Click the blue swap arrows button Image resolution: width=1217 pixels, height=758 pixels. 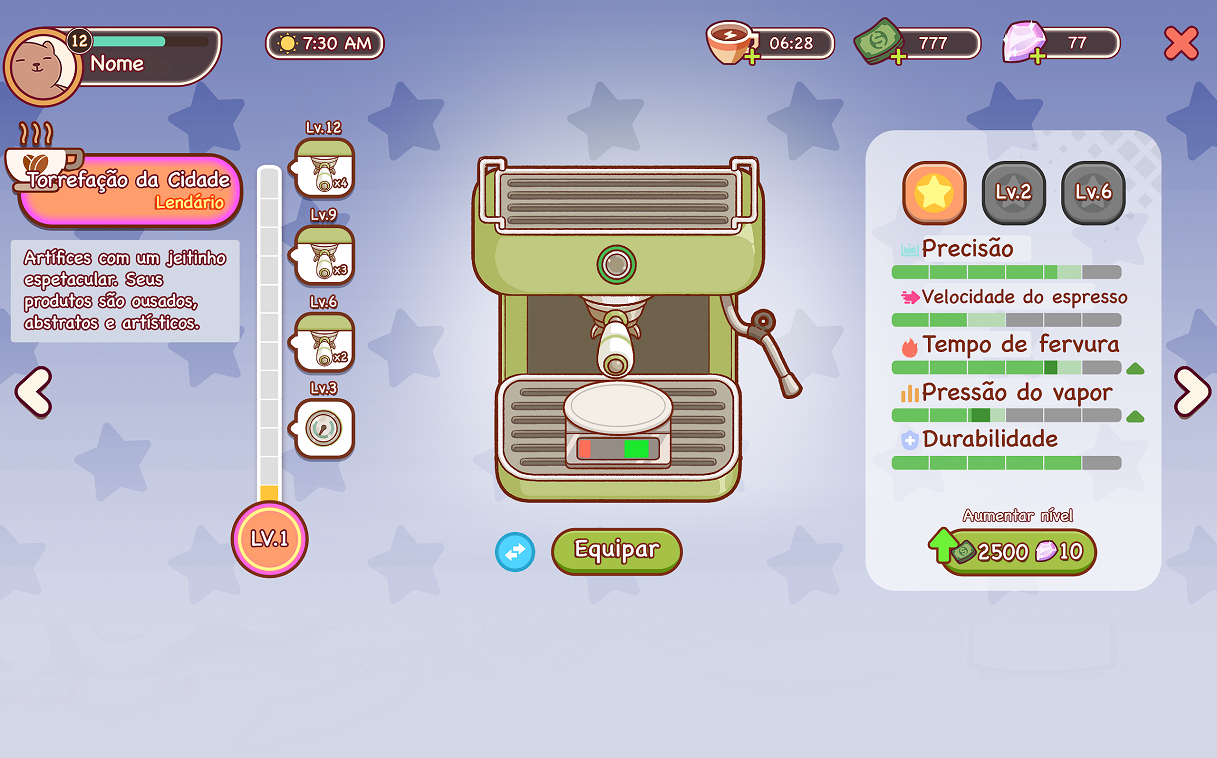pos(515,552)
